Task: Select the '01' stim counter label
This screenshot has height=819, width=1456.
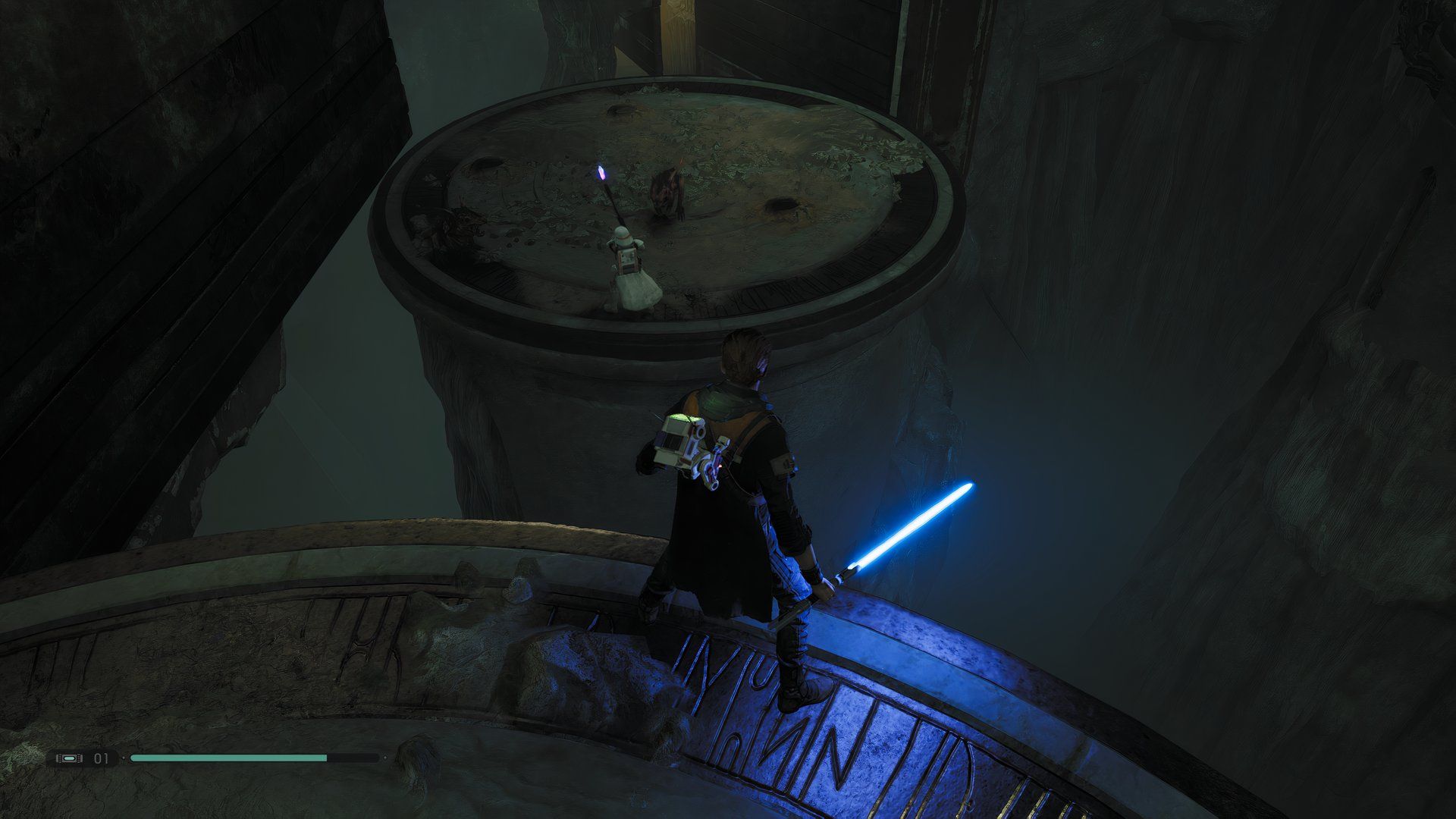Action: pyautogui.click(x=100, y=758)
